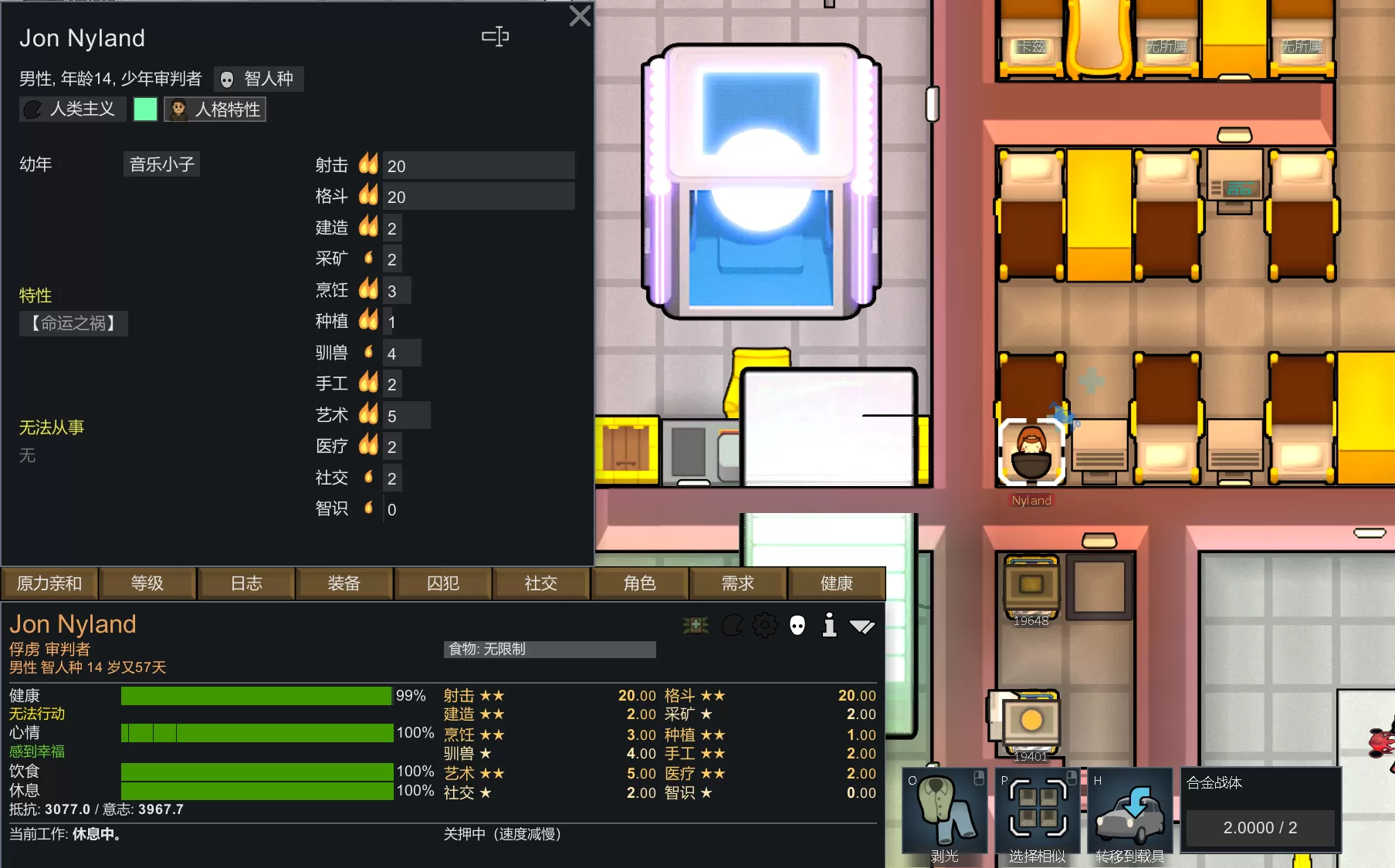Close the Jon Nyland character panel
Screen dimensions: 1395x868
pyautogui.click(x=580, y=16)
